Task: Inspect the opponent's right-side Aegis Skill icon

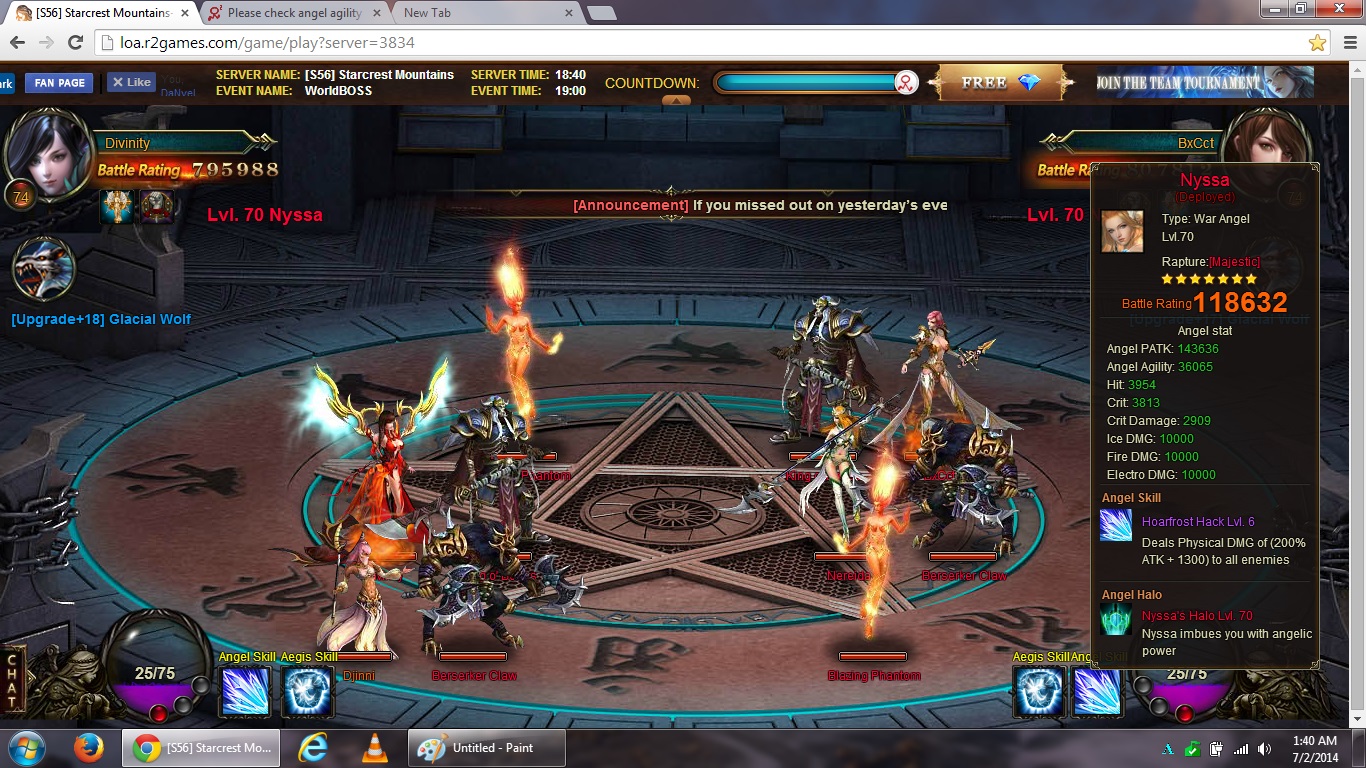Action: pos(1038,691)
